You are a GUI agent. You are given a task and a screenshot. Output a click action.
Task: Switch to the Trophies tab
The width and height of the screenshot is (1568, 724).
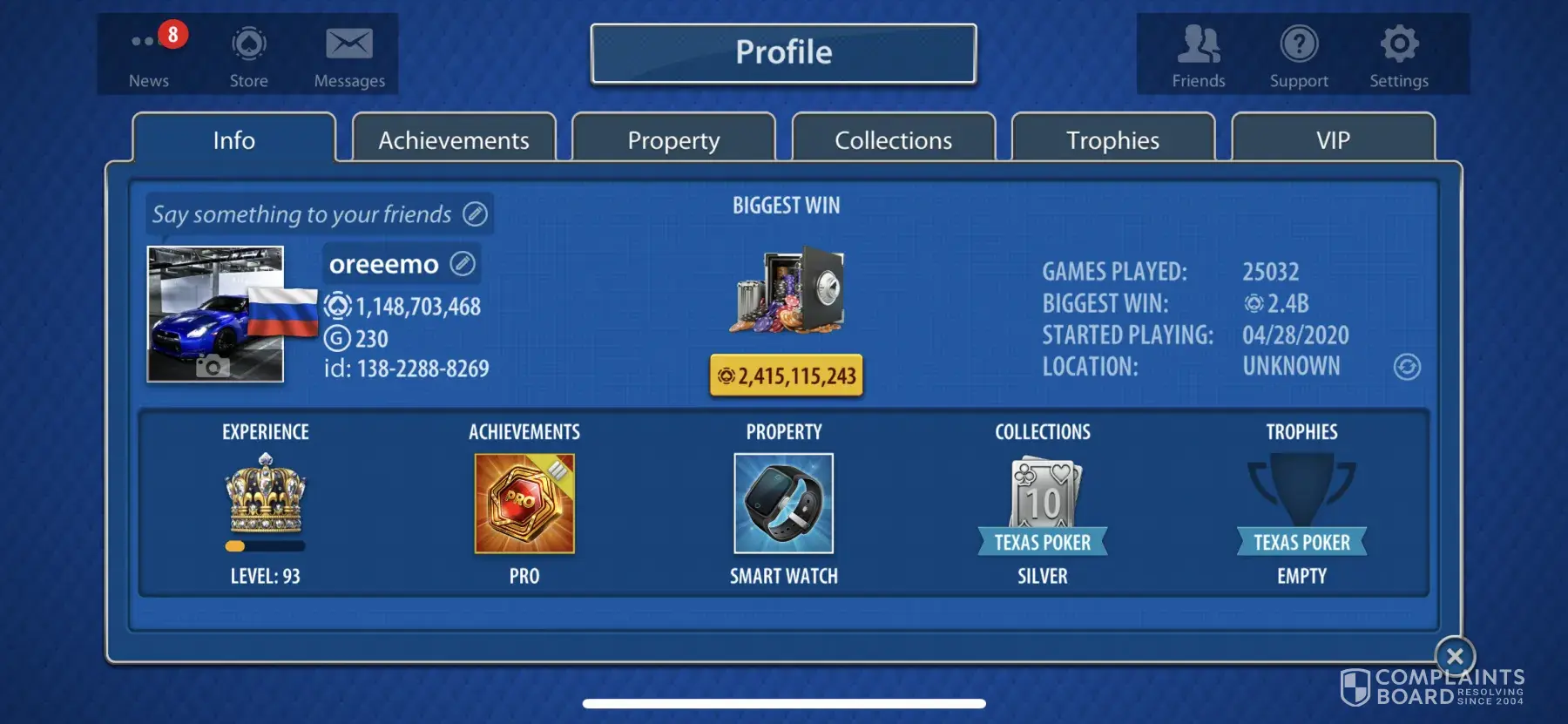1113,139
